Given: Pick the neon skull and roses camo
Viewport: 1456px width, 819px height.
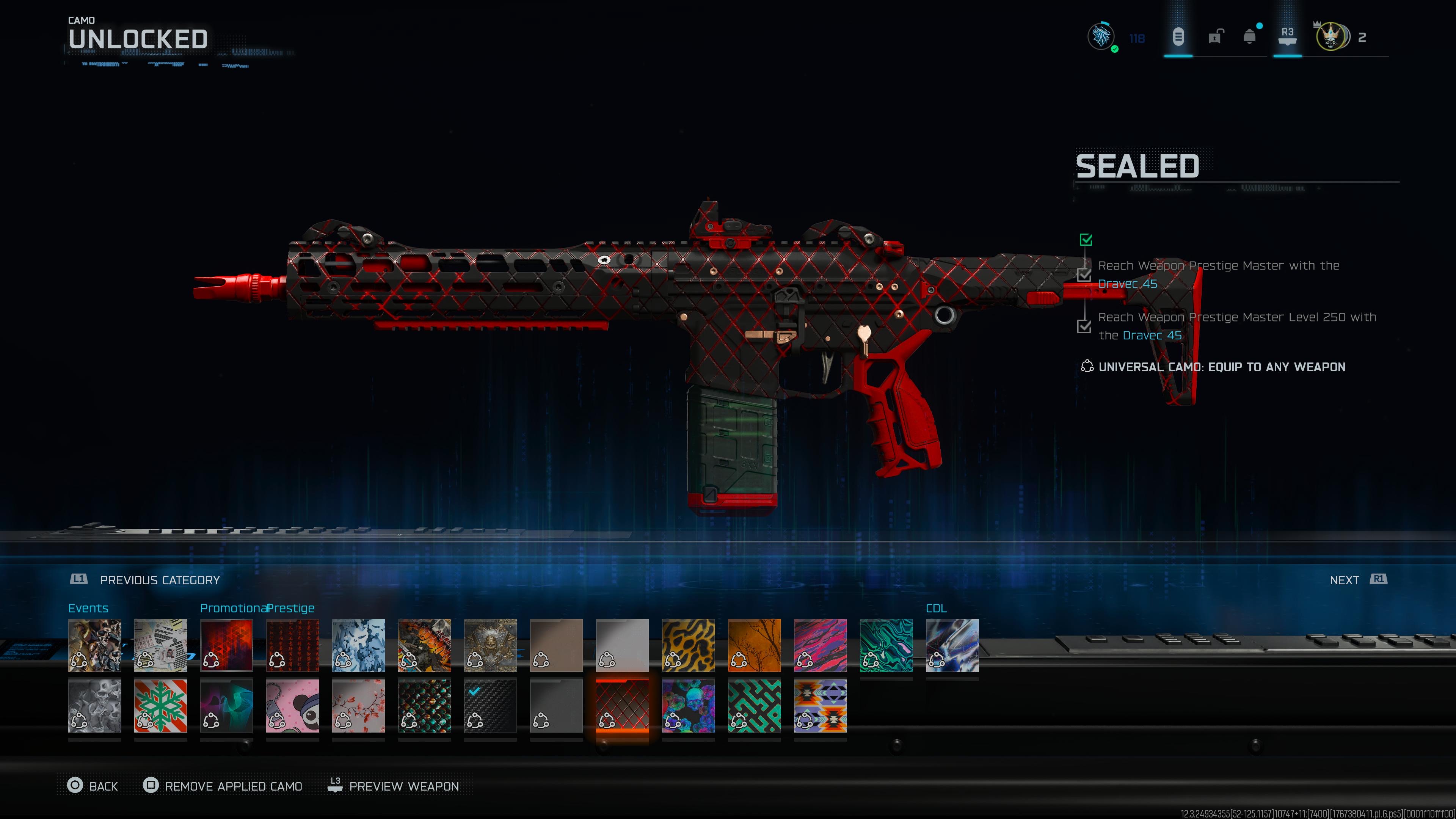Looking at the screenshot, I should click(688, 705).
